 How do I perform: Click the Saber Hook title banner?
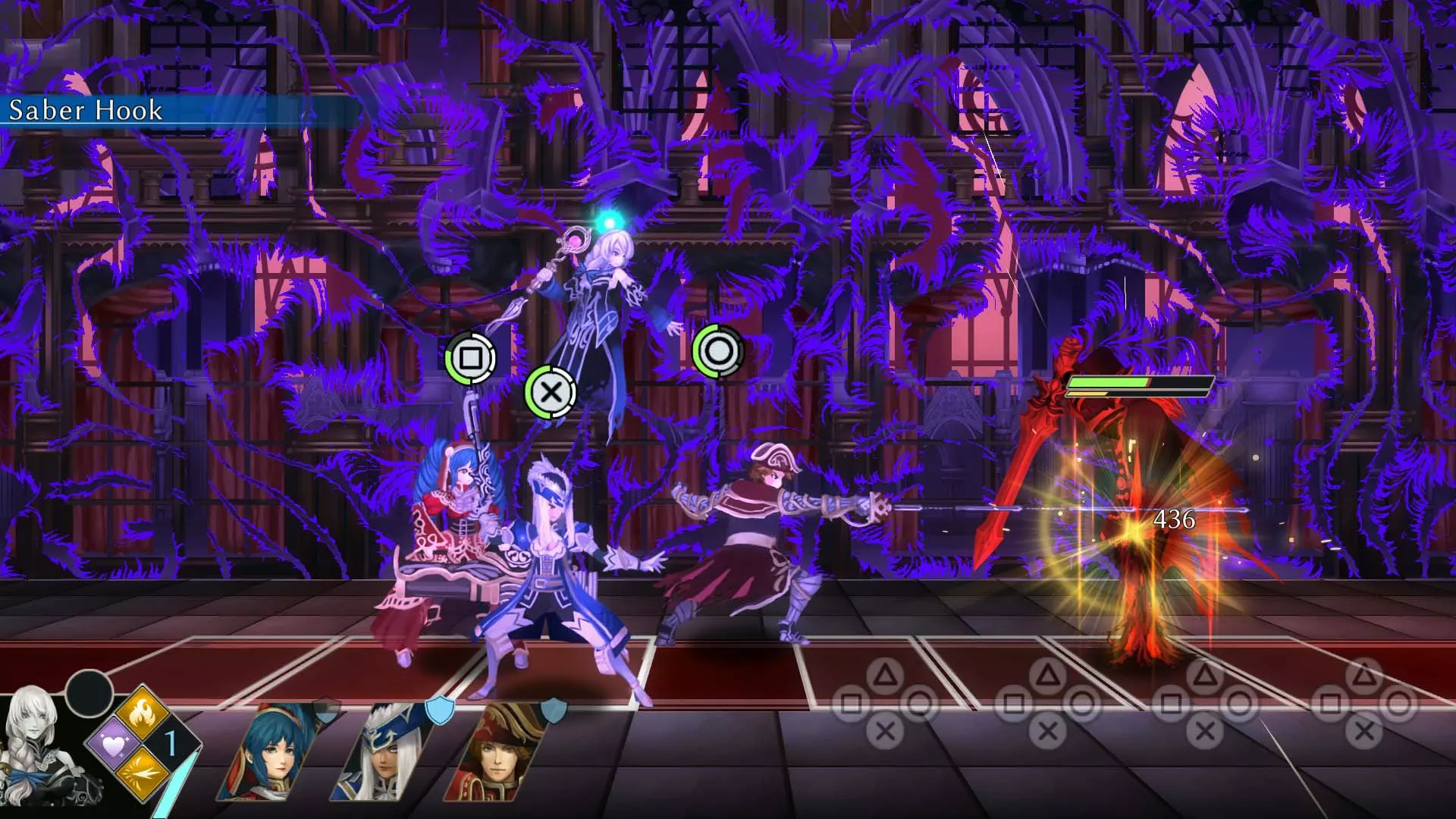pos(83,111)
